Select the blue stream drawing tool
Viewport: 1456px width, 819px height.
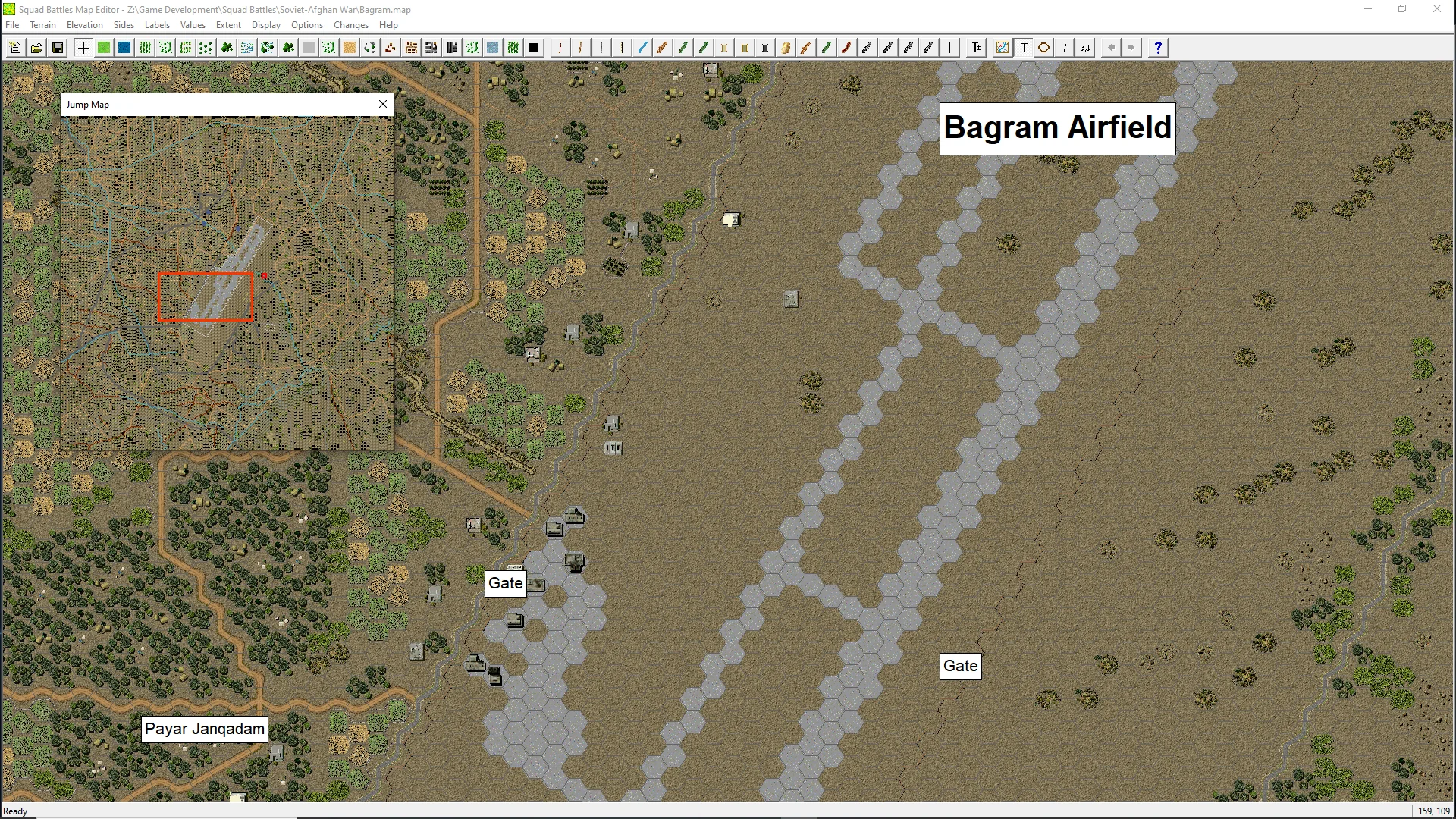[642, 48]
